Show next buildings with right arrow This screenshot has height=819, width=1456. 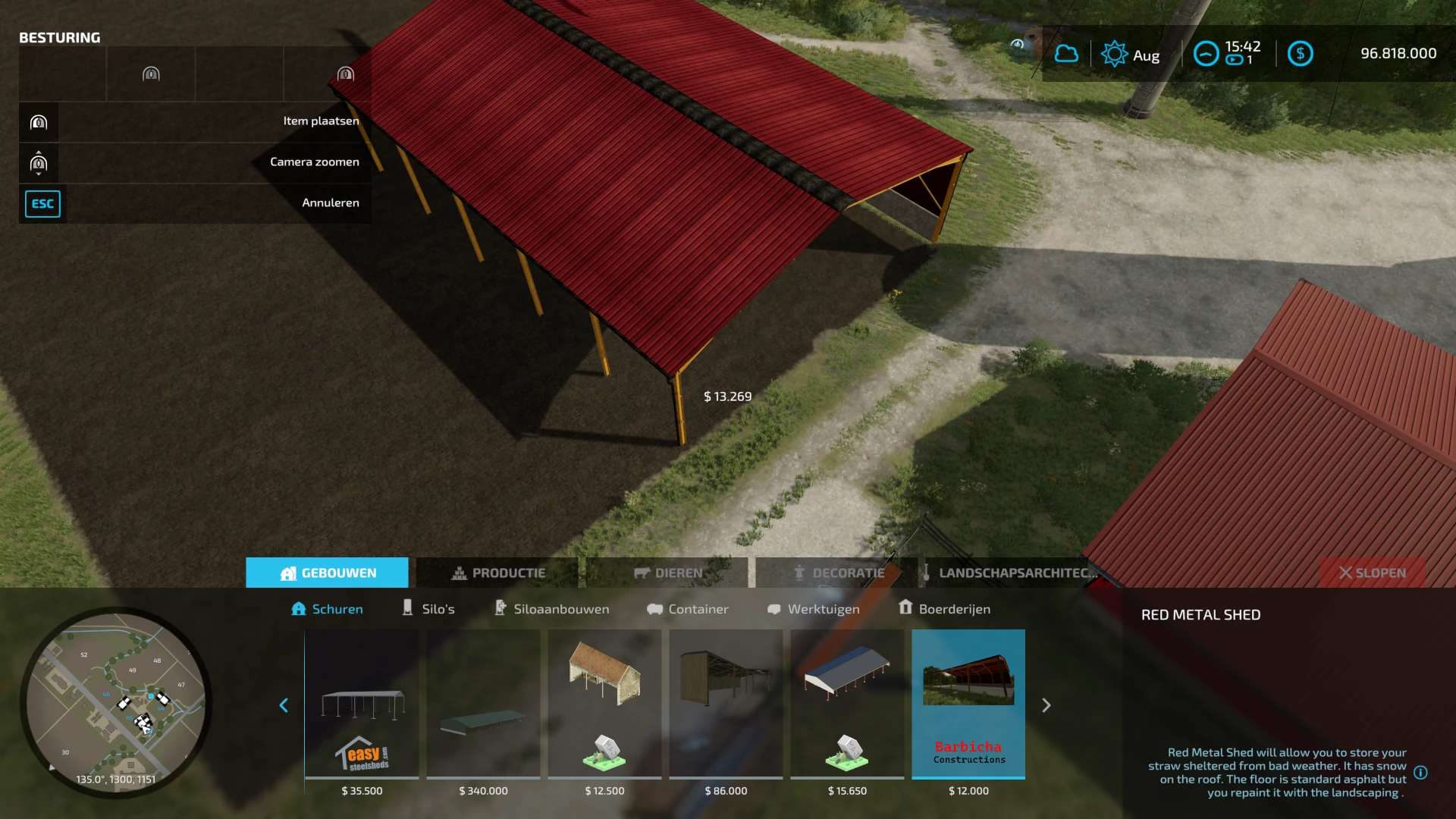tap(1046, 705)
